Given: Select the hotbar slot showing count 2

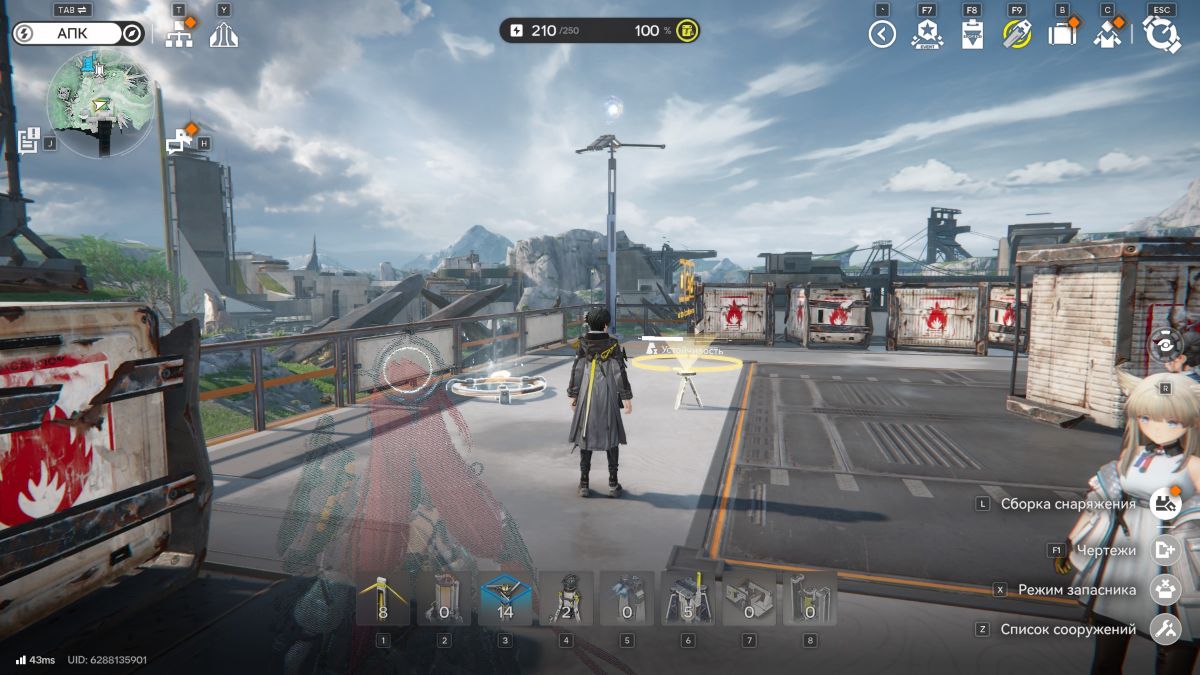Looking at the screenshot, I should click(x=566, y=598).
